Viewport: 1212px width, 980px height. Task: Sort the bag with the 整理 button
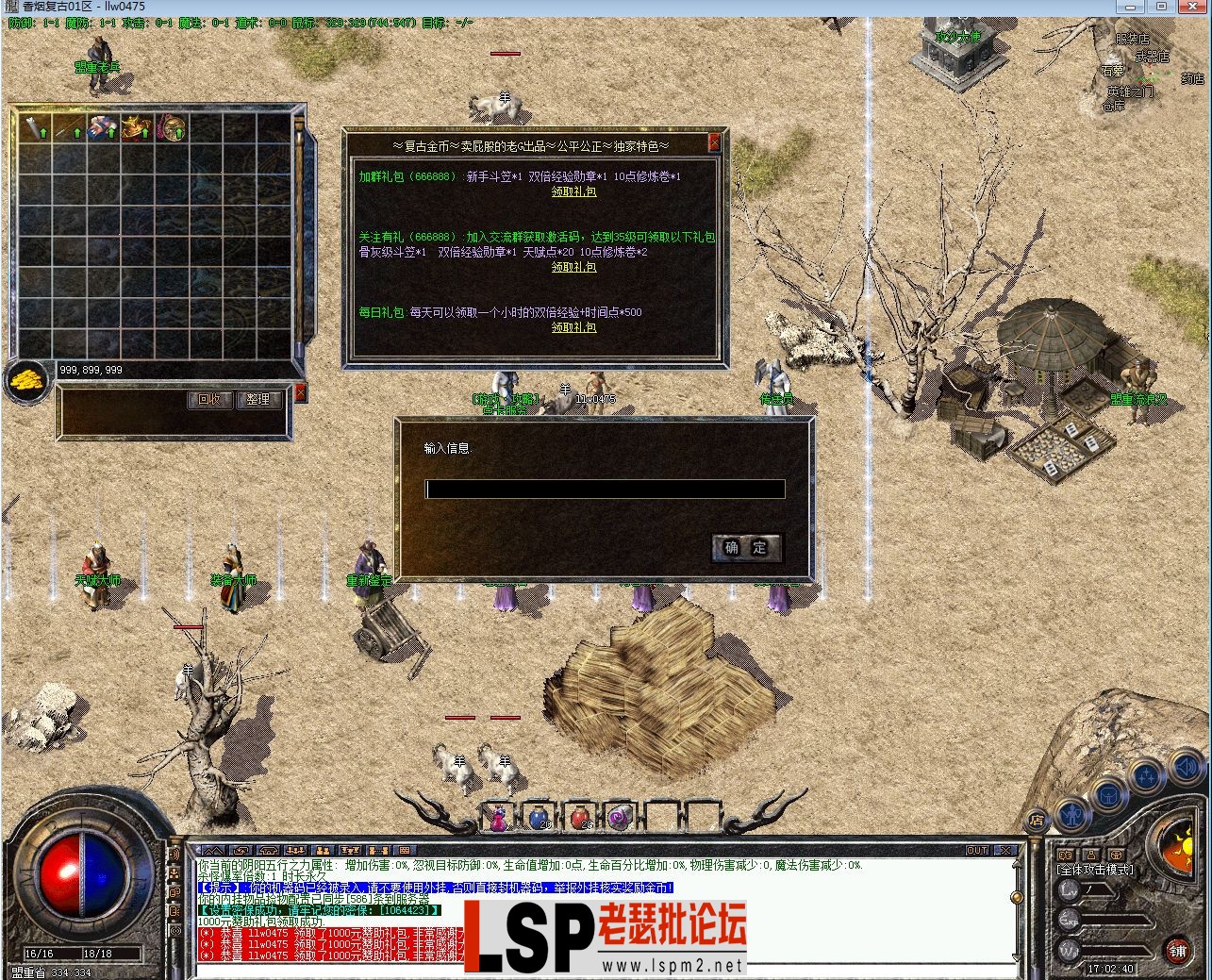(257, 399)
